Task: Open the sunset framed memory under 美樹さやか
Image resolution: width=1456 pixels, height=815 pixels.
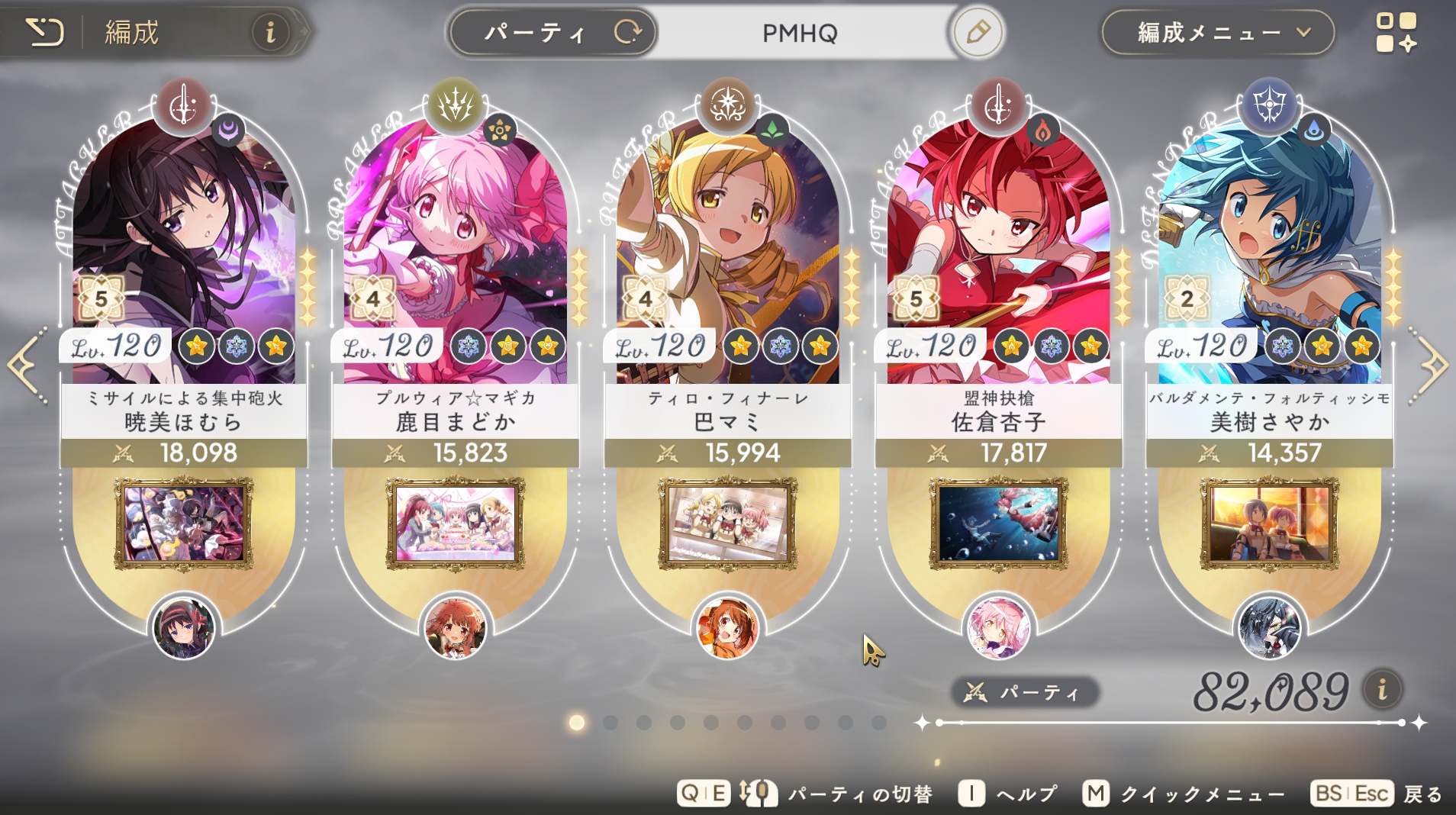Action: click(1270, 523)
